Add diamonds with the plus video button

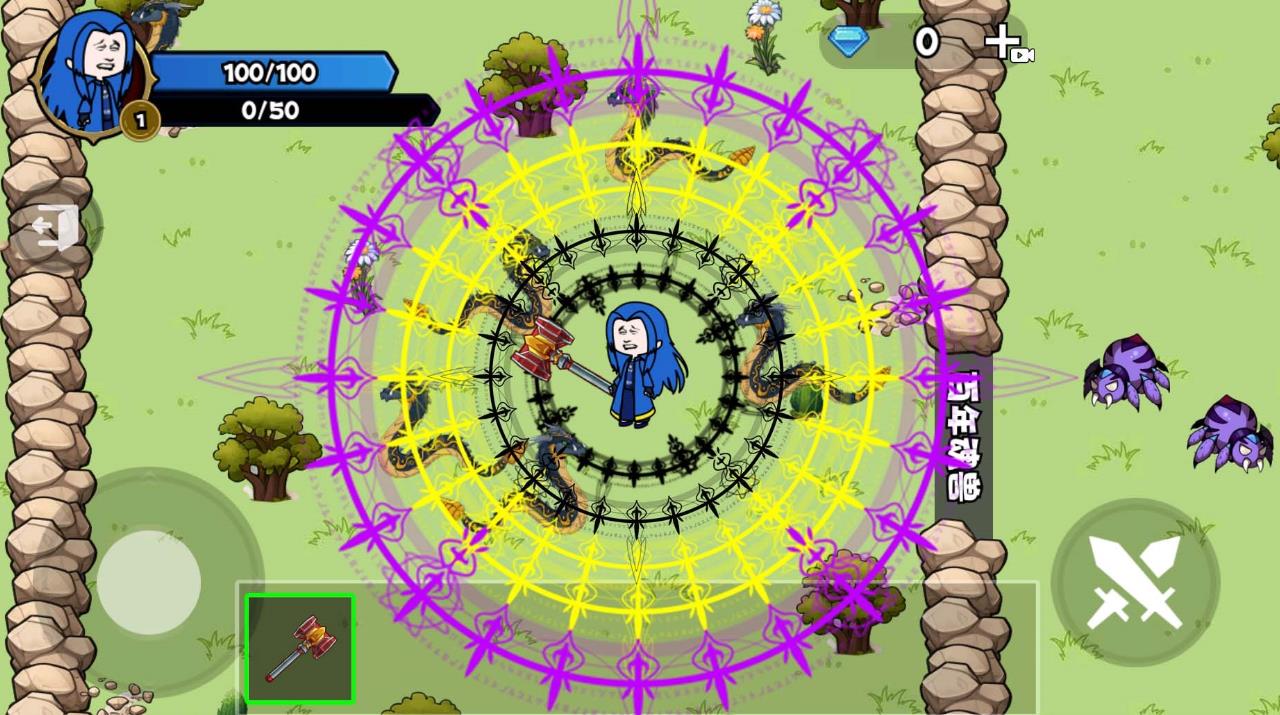[1006, 44]
